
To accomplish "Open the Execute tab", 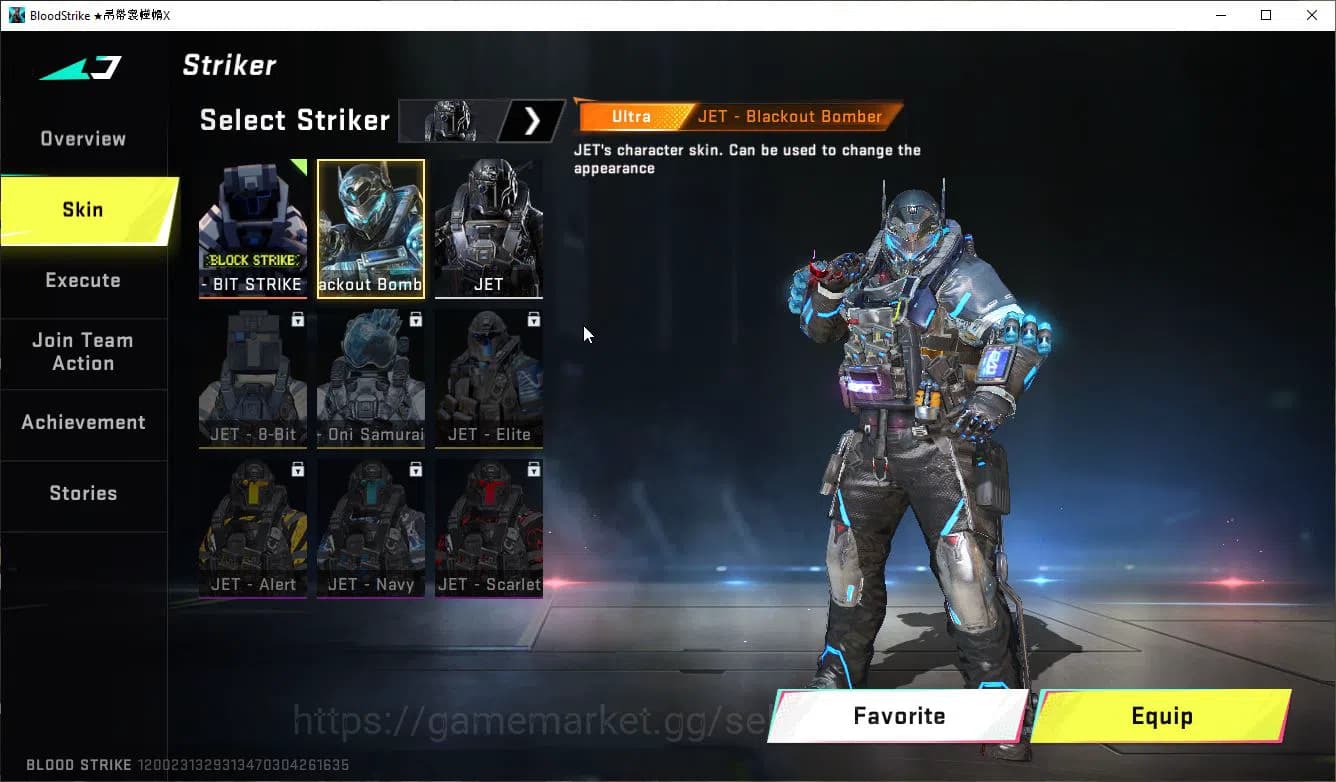I will (82, 281).
